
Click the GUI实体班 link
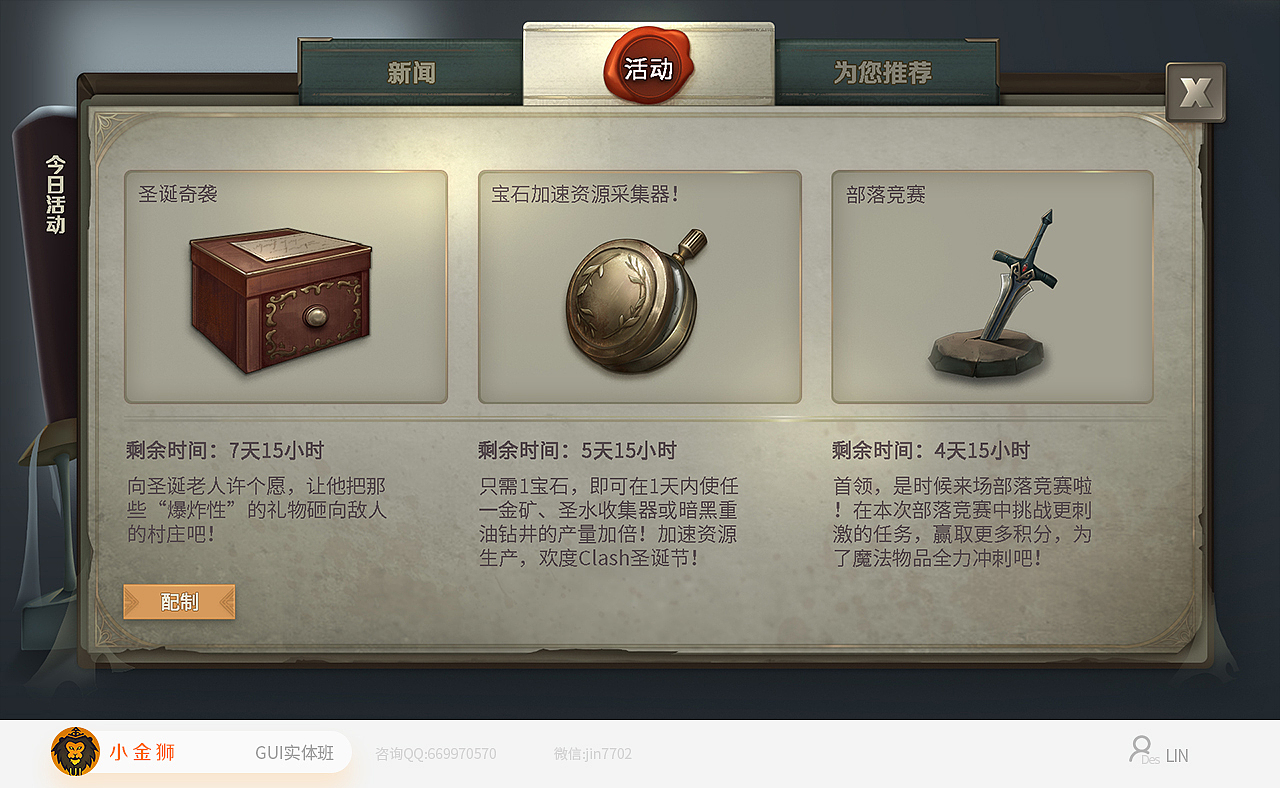(x=295, y=752)
